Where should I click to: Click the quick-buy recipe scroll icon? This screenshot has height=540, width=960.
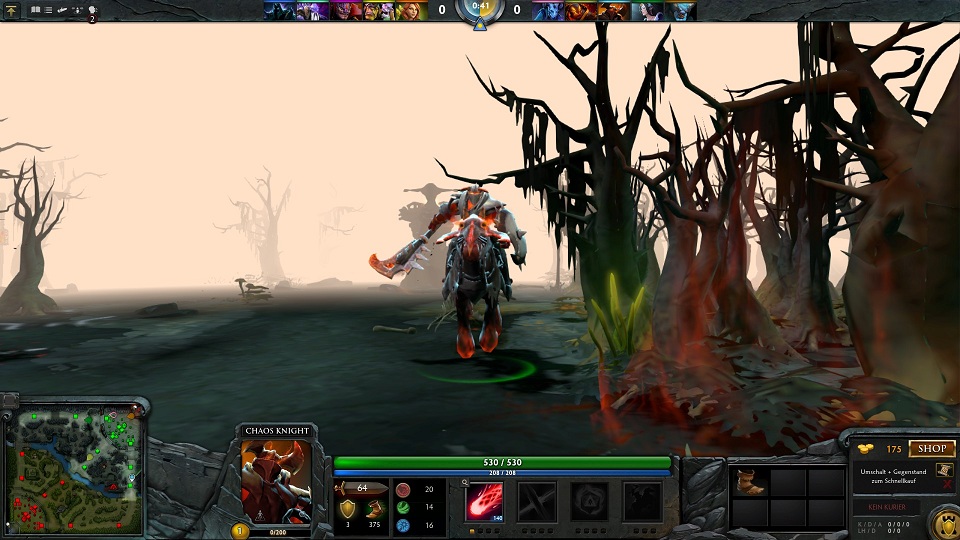tap(944, 471)
